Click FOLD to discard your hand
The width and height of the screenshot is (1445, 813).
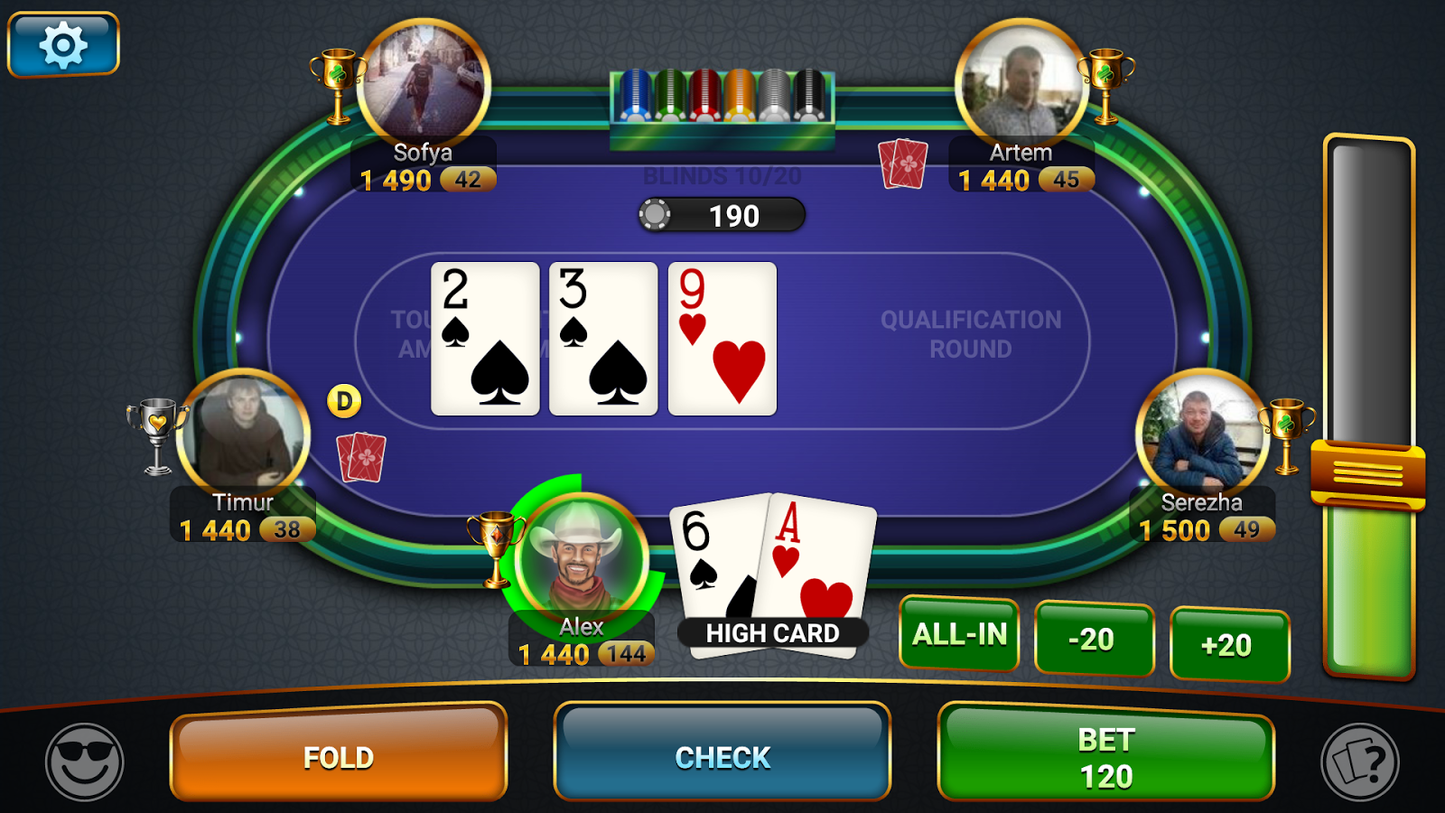click(337, 758)
